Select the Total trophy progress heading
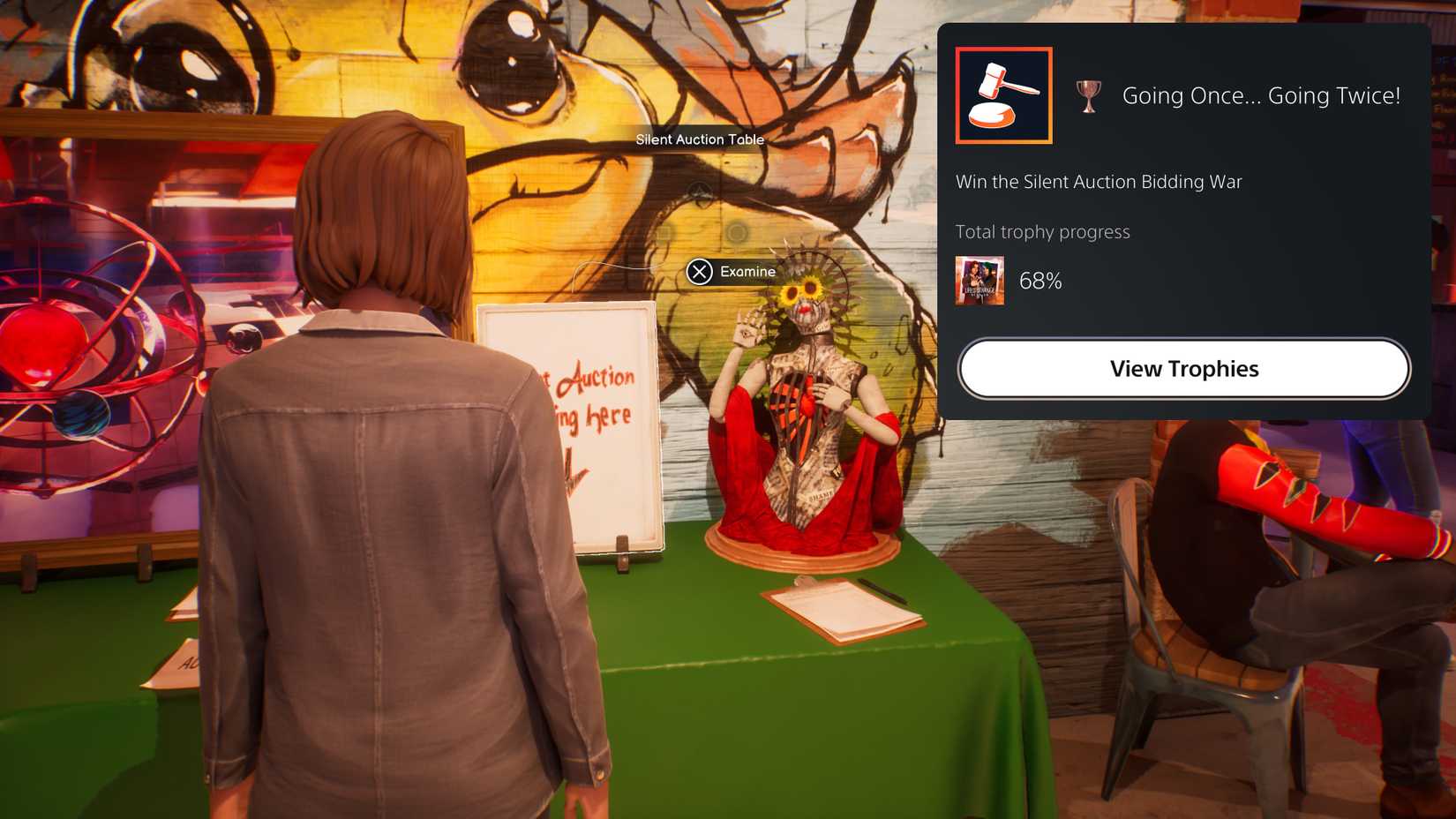The image size is (1456, 819). click(x=1042, y=231)
